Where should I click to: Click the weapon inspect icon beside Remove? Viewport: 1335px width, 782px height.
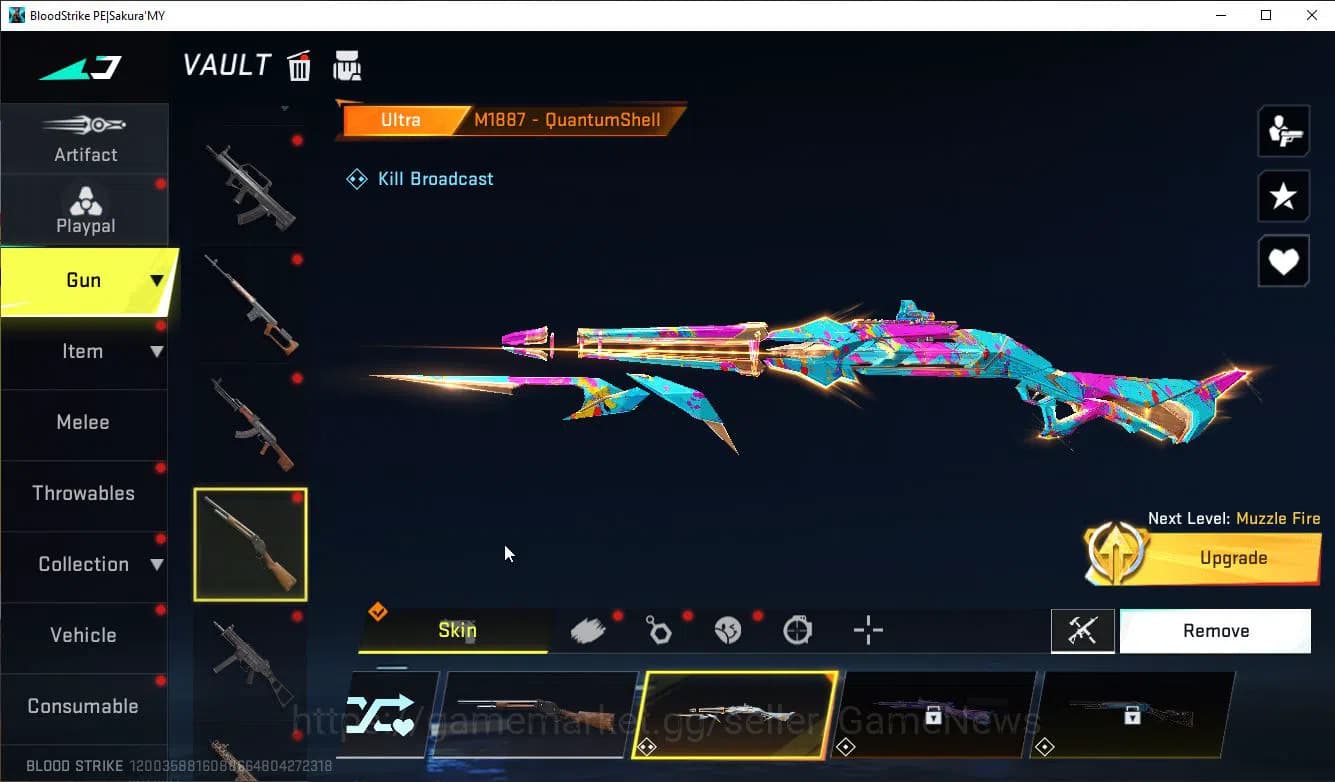(1083, 630)
